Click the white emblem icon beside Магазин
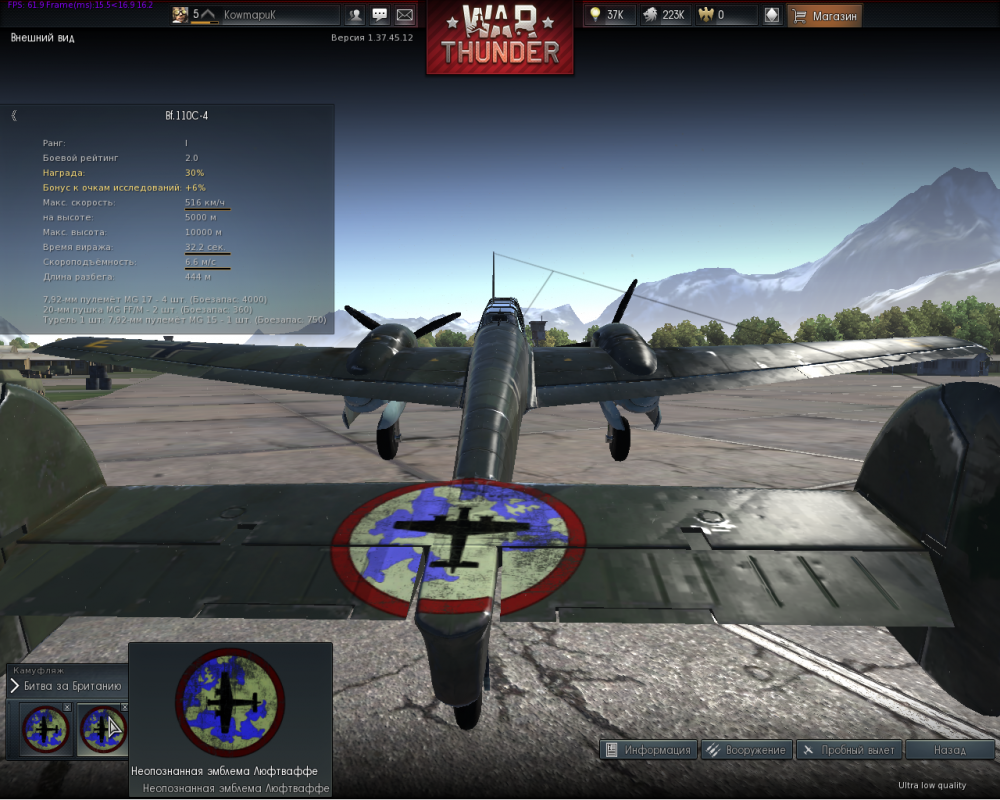 (771, 15)
